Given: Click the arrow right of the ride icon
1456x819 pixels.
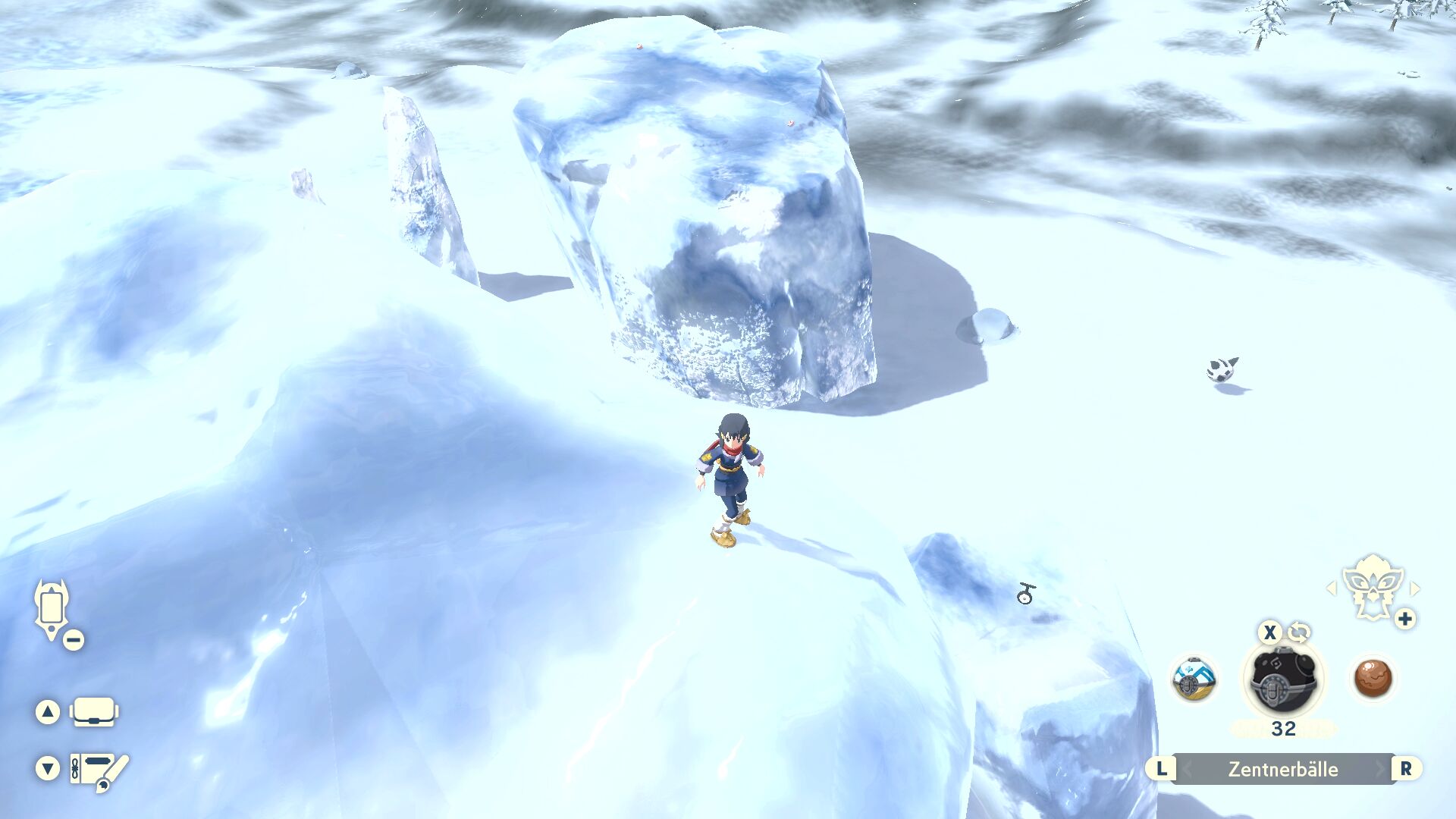Looking at the screenshot, I should (1414, 588).
